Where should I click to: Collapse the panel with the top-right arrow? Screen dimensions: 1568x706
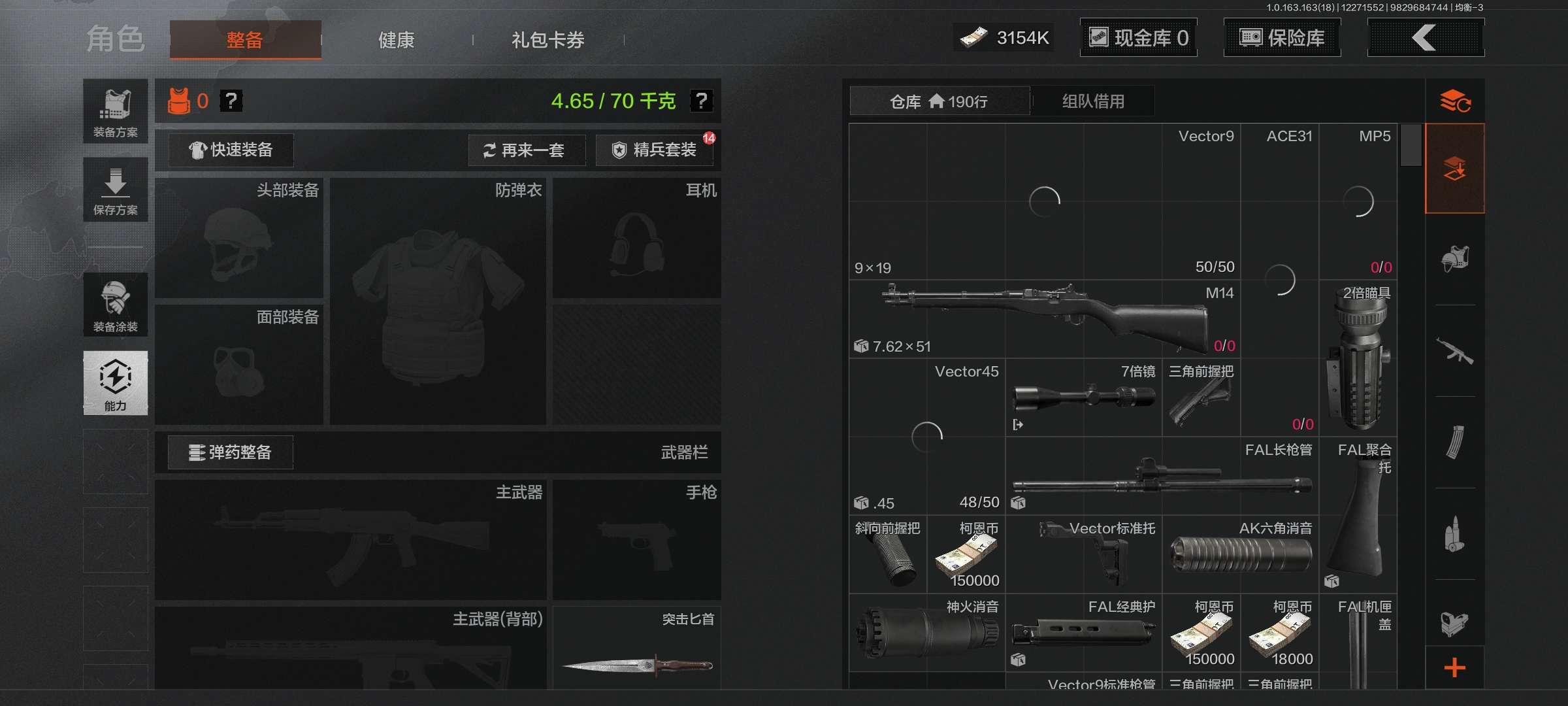pyautogui.click(x=1426, y=38)
